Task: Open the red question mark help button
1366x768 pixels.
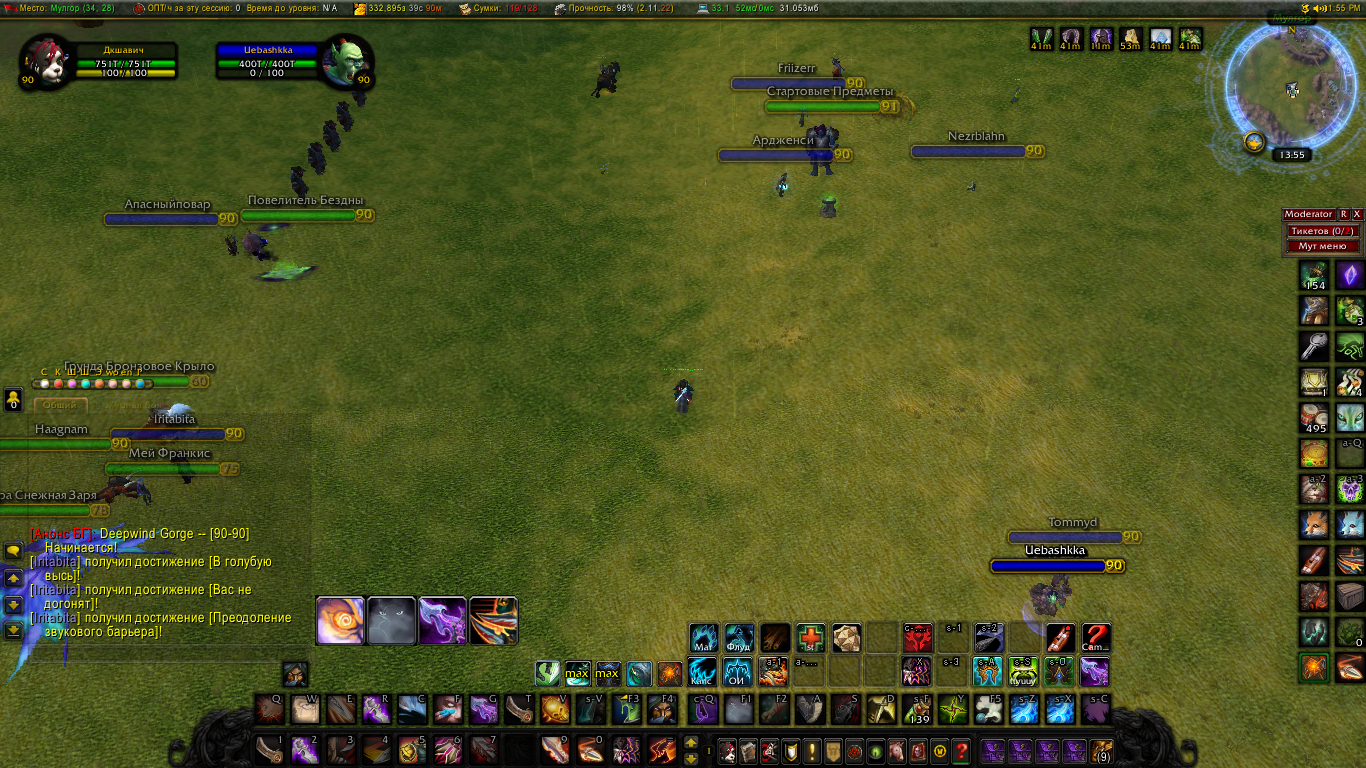Action: (960, 750)
